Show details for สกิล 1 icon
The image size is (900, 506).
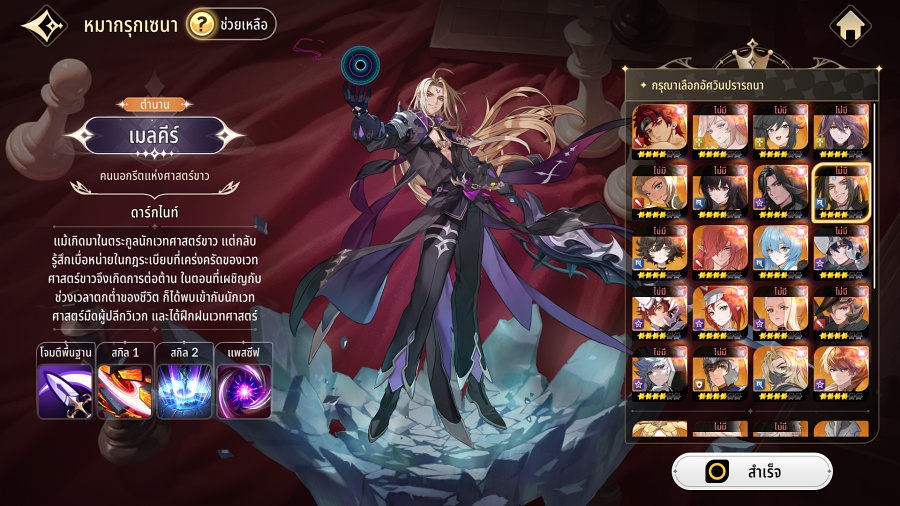tap(125, 390)
